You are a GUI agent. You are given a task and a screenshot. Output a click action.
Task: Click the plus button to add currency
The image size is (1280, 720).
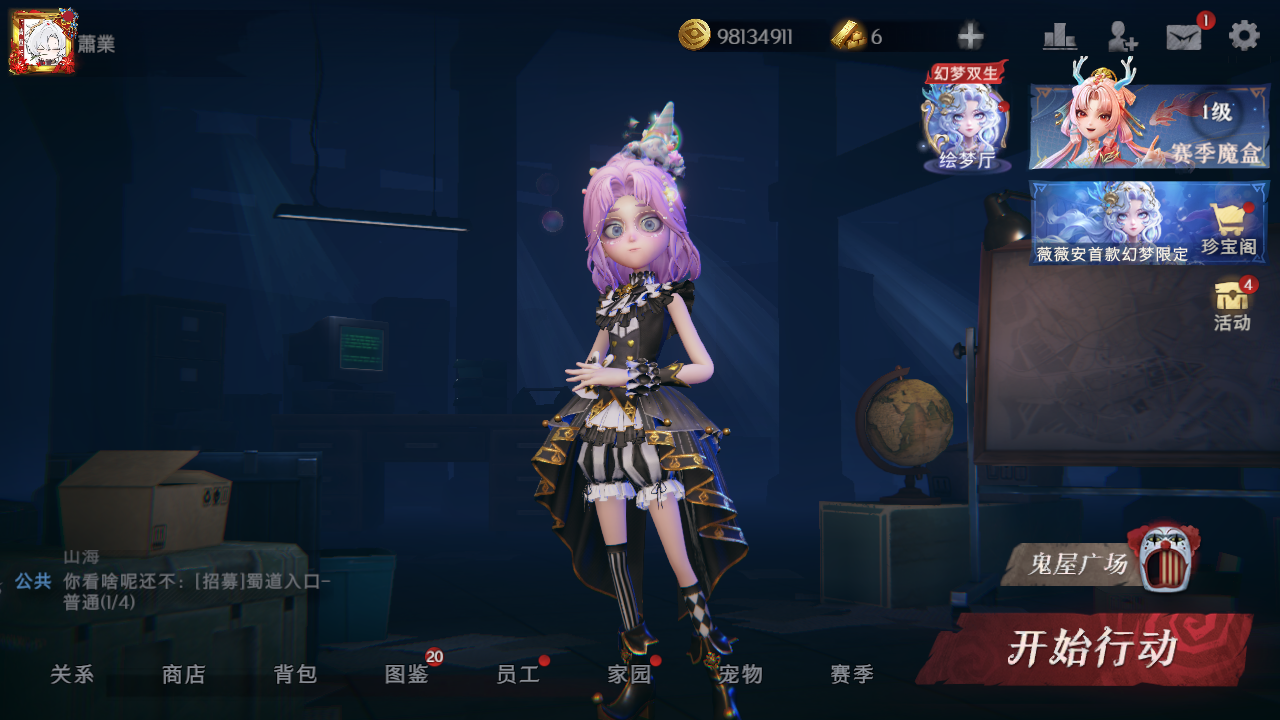(970, 37)
